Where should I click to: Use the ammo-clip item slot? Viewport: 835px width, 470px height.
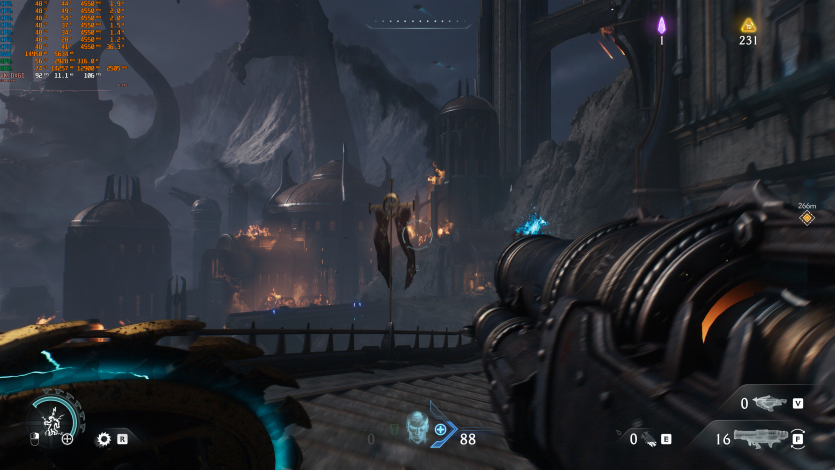pyautogui.click(x=648, y=438)
